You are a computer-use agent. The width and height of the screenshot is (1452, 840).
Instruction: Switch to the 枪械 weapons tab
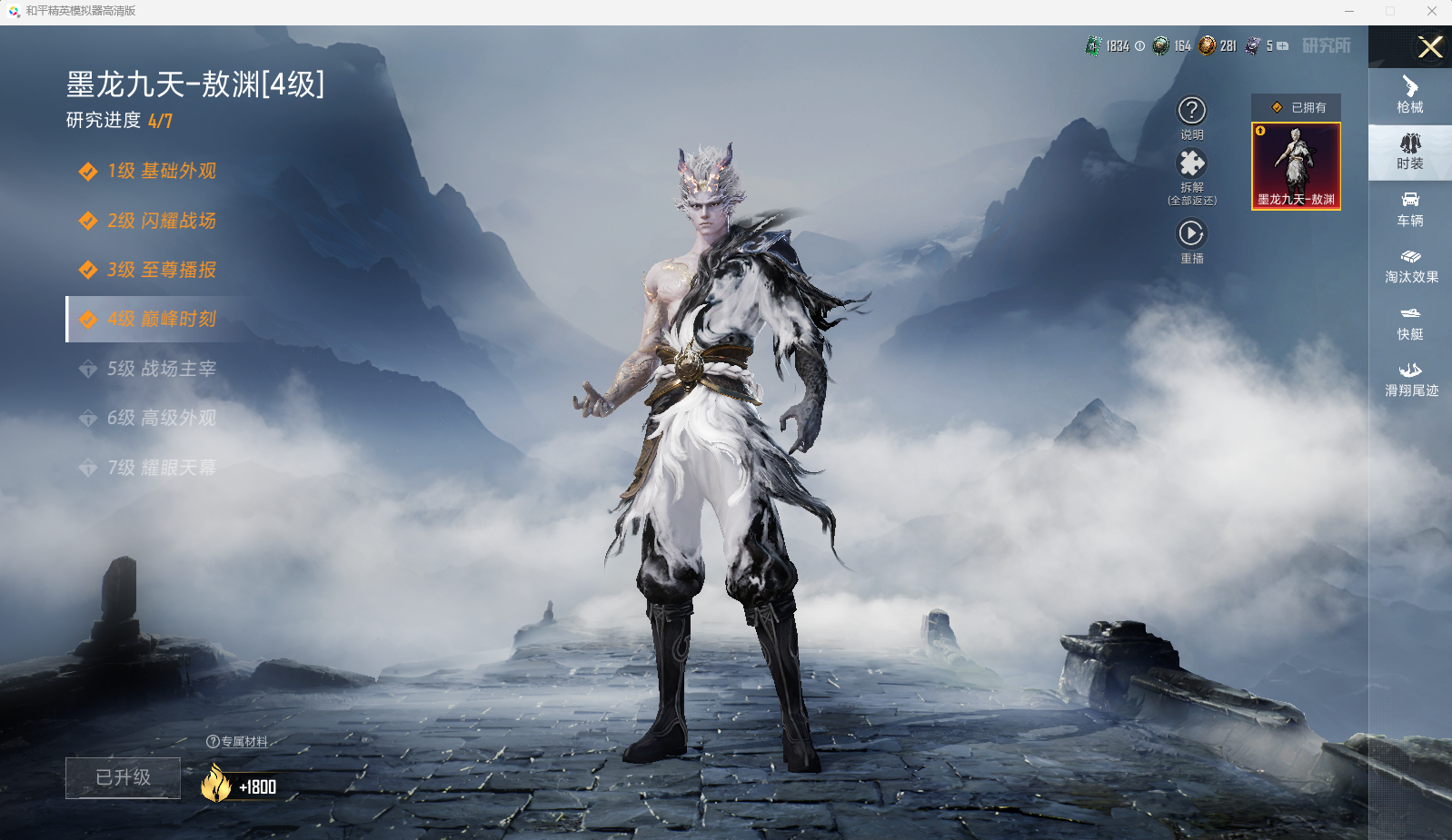pyautogui.click(x=1410, y=94)
